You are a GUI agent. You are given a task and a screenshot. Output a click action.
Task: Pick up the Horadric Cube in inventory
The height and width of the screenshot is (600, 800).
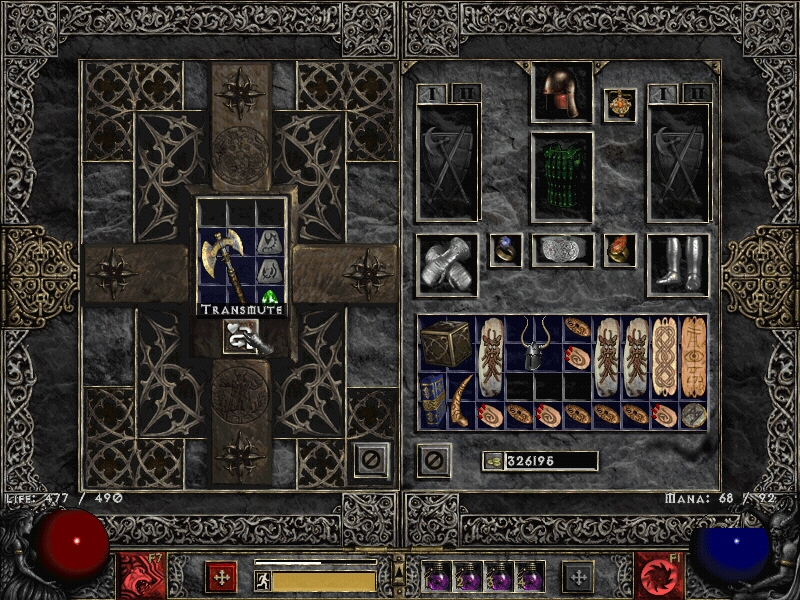click(445, 343)
